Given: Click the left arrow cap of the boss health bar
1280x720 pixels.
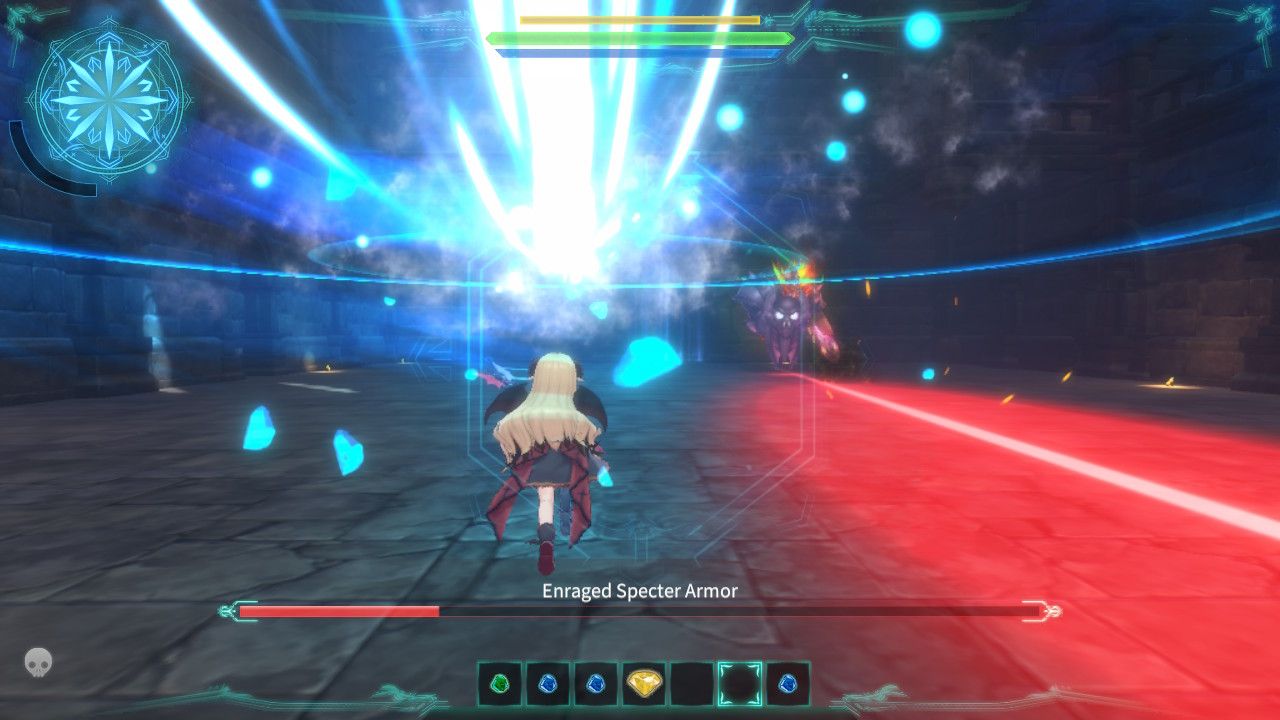Looking at the screenshot, I should tap(227, 609).
